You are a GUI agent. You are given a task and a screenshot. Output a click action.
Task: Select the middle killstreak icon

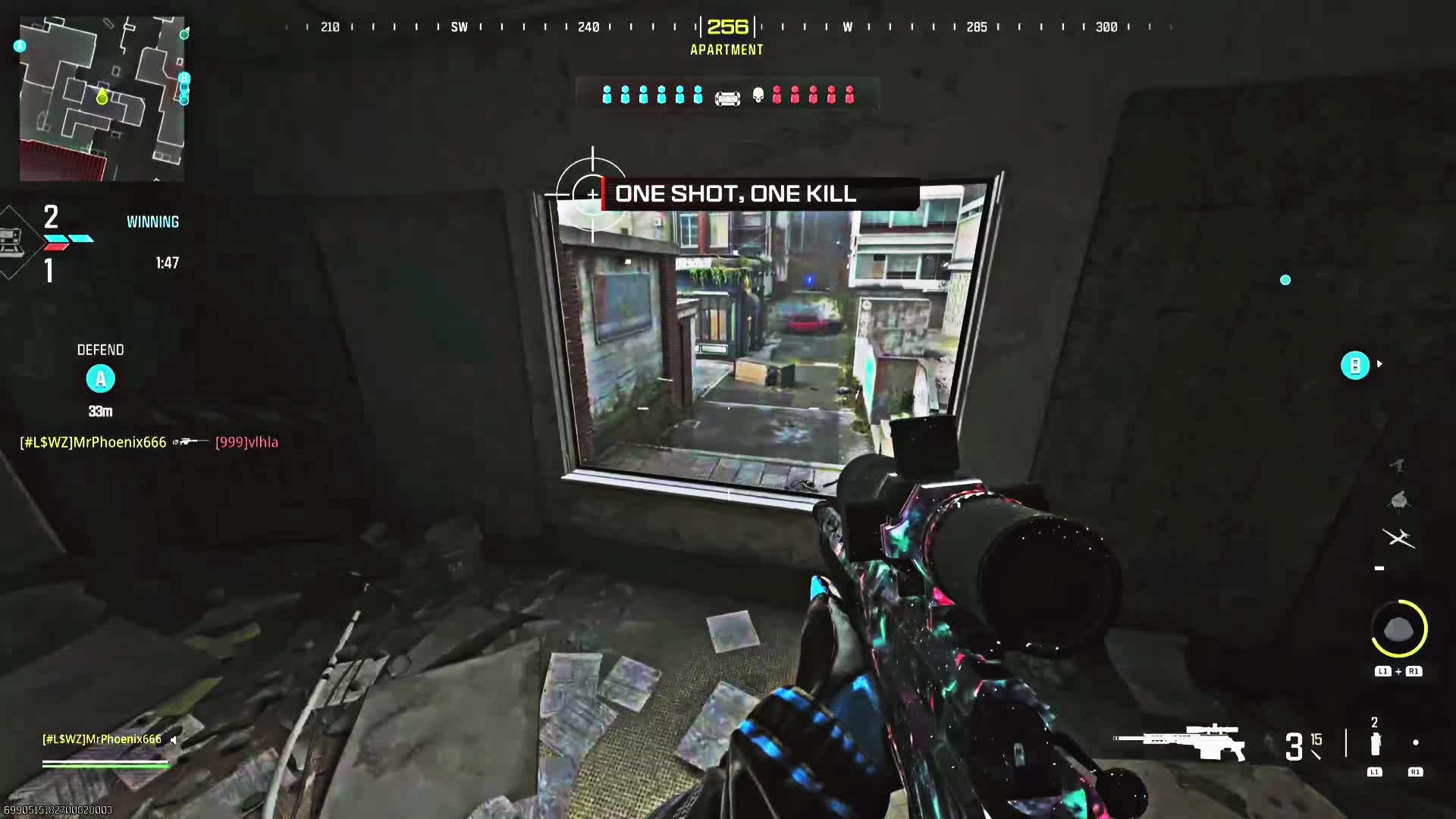tap(1398, 500)
